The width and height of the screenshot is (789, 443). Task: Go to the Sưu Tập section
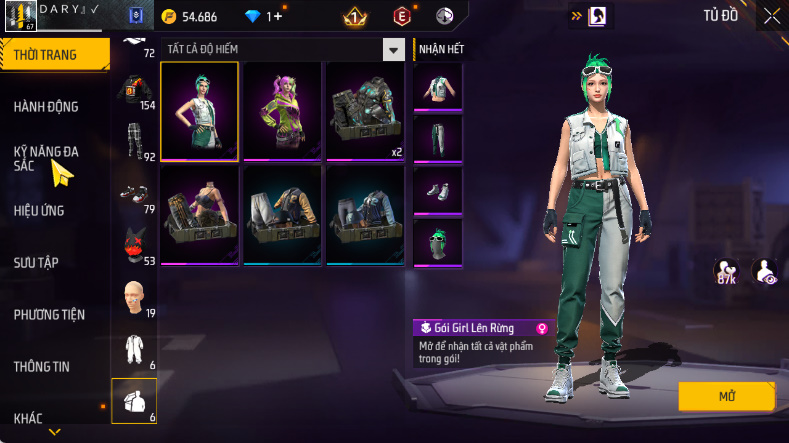[x=37, y=262]
